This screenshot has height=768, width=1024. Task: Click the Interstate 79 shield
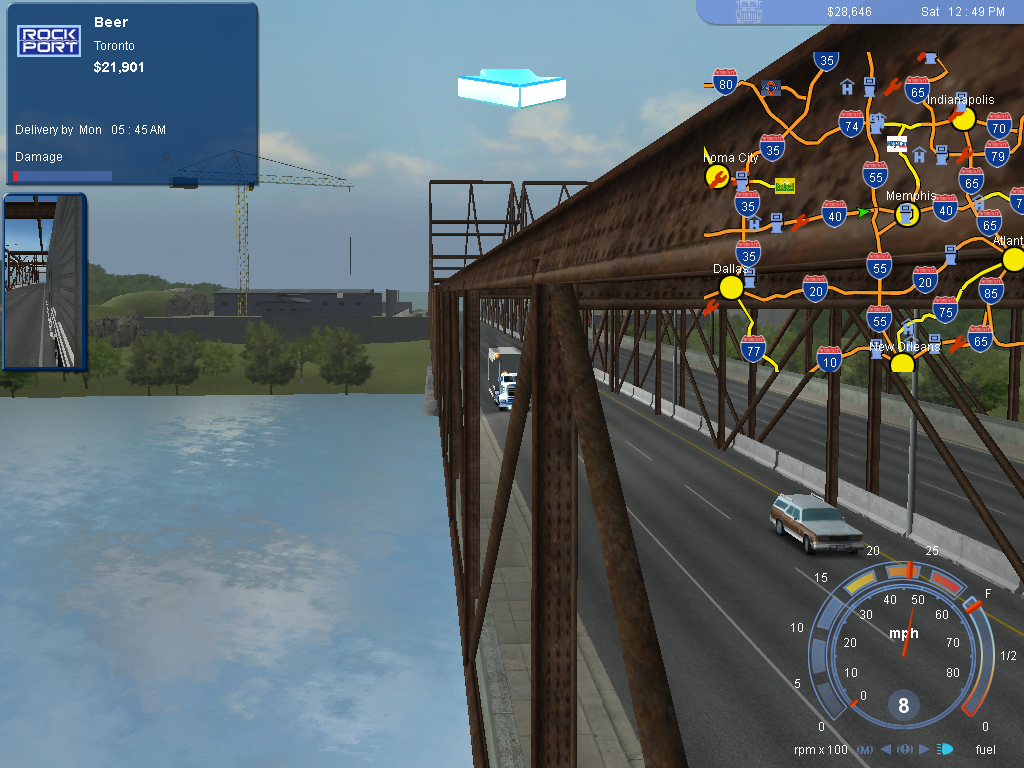996,153
